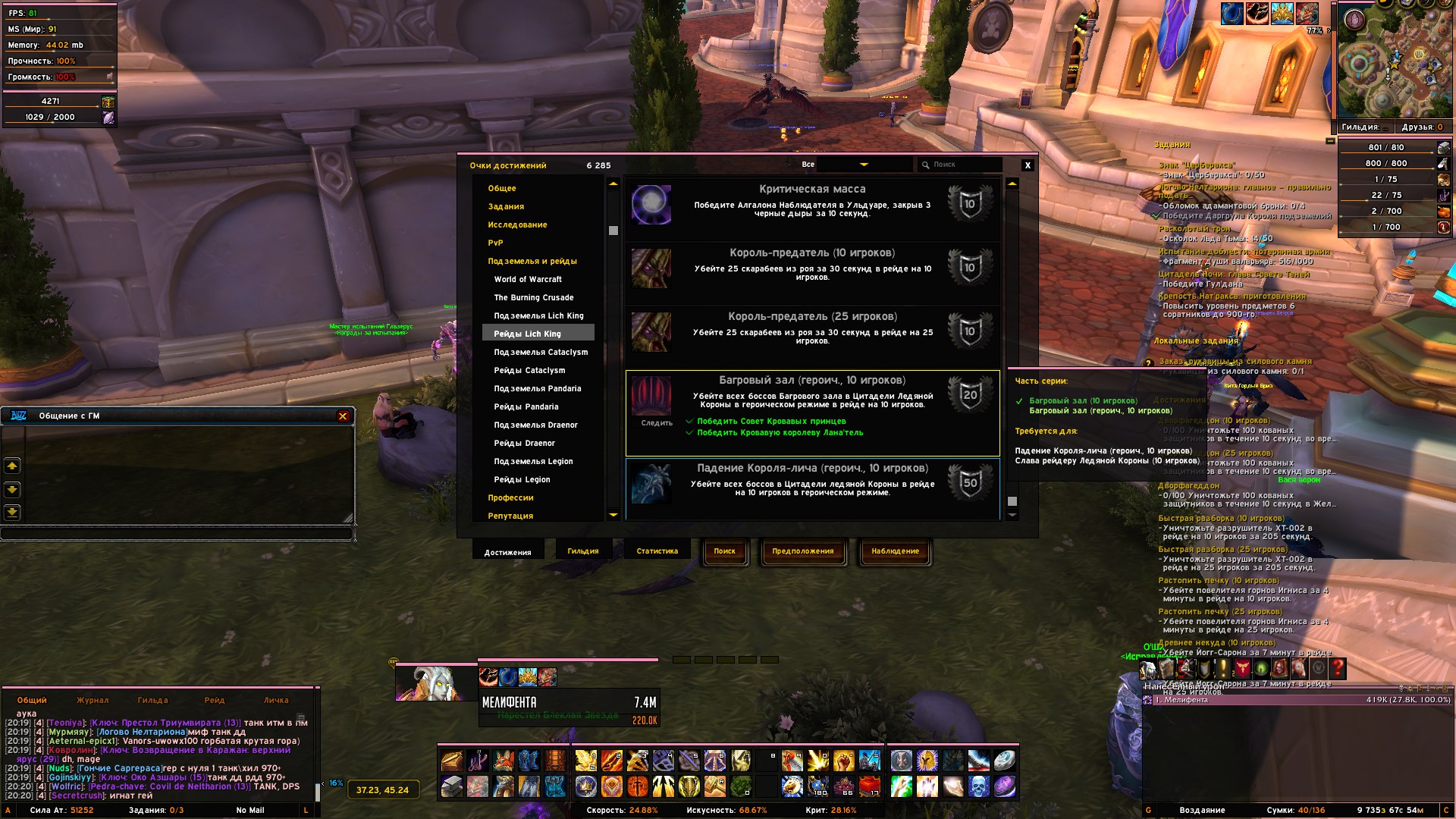Focus the achievement search field
This screenshot has width=1456, height=819.
point(963,165)
